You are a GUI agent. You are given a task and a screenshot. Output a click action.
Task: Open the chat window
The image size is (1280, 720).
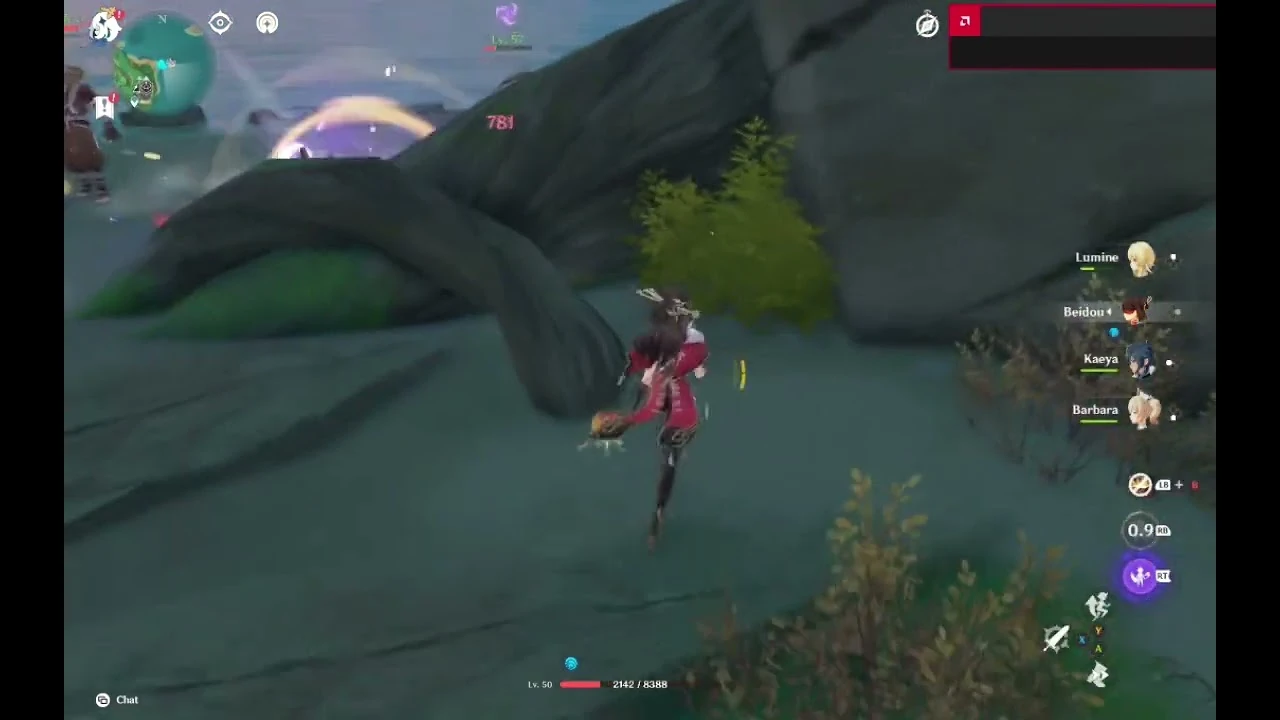coord(115,700)
